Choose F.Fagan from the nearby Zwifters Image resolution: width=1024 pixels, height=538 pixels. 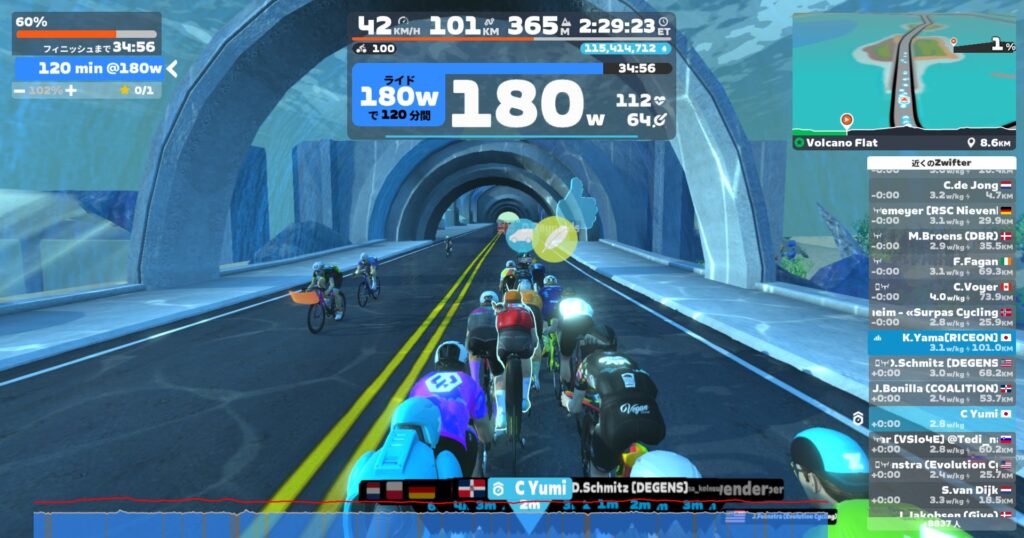pos(941,266)
